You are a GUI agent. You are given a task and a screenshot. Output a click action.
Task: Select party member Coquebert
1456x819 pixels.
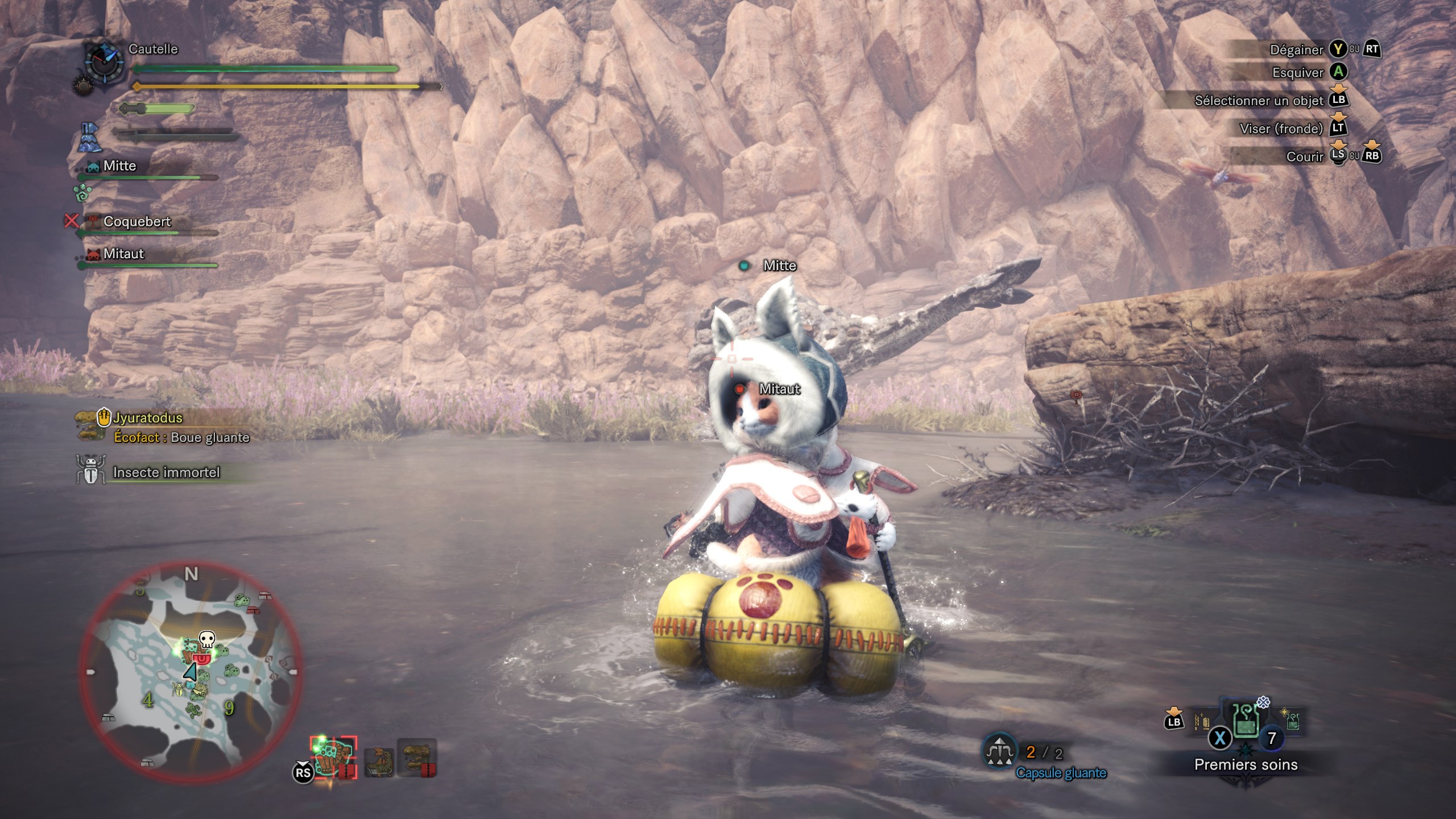point(136,222)
